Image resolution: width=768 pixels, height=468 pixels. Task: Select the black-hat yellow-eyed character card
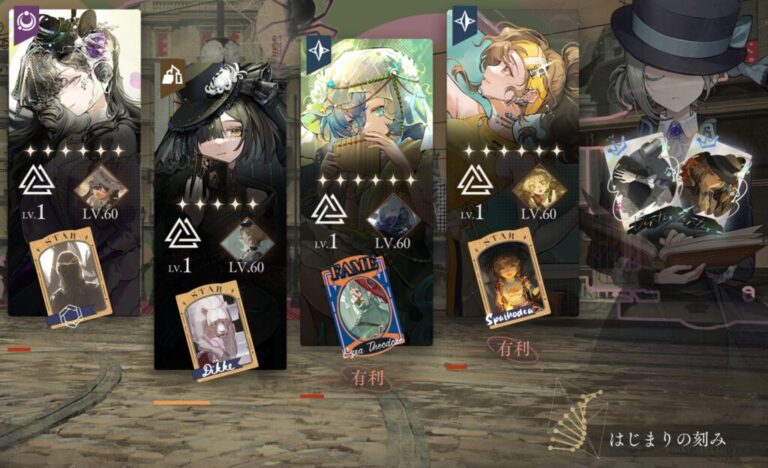pyautogui.click(x=220, y=140)
